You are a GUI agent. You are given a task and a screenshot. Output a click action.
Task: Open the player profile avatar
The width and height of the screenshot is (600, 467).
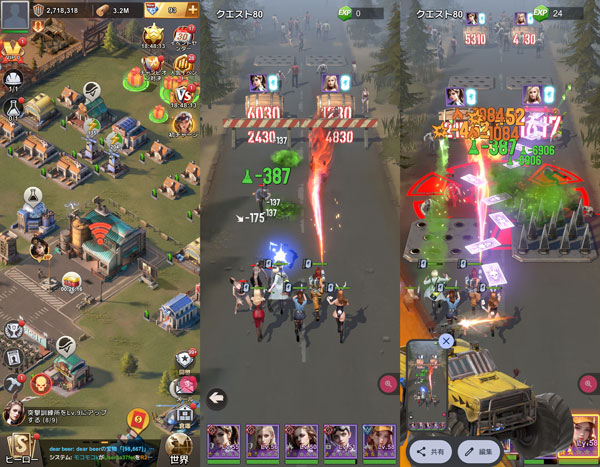(x=15, y=14)
